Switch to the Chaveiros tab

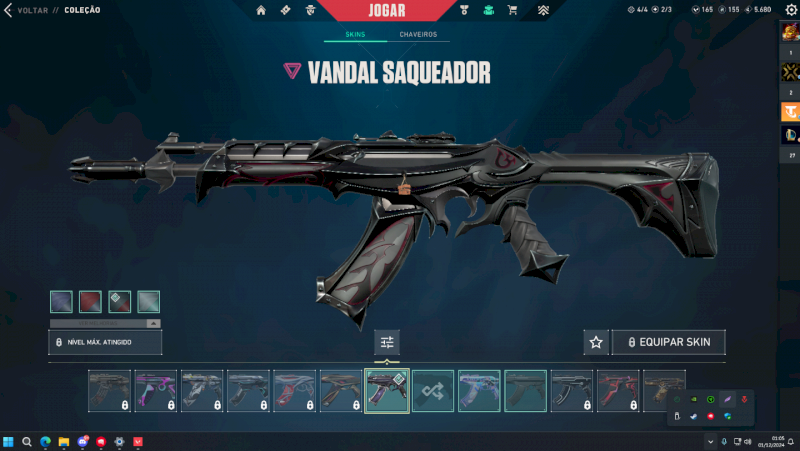coord(418,34)
